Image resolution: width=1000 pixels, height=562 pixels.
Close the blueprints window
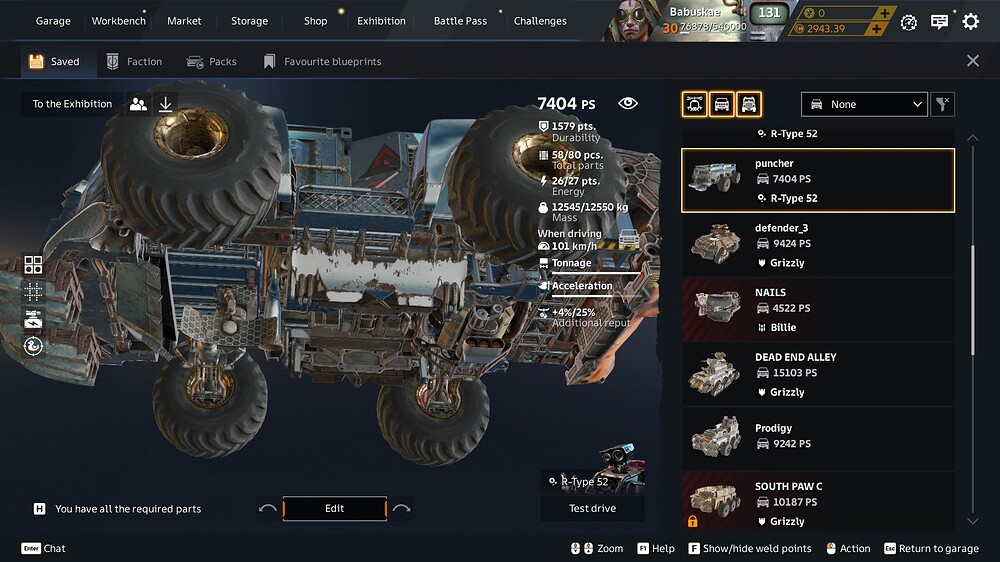(973, 61)
